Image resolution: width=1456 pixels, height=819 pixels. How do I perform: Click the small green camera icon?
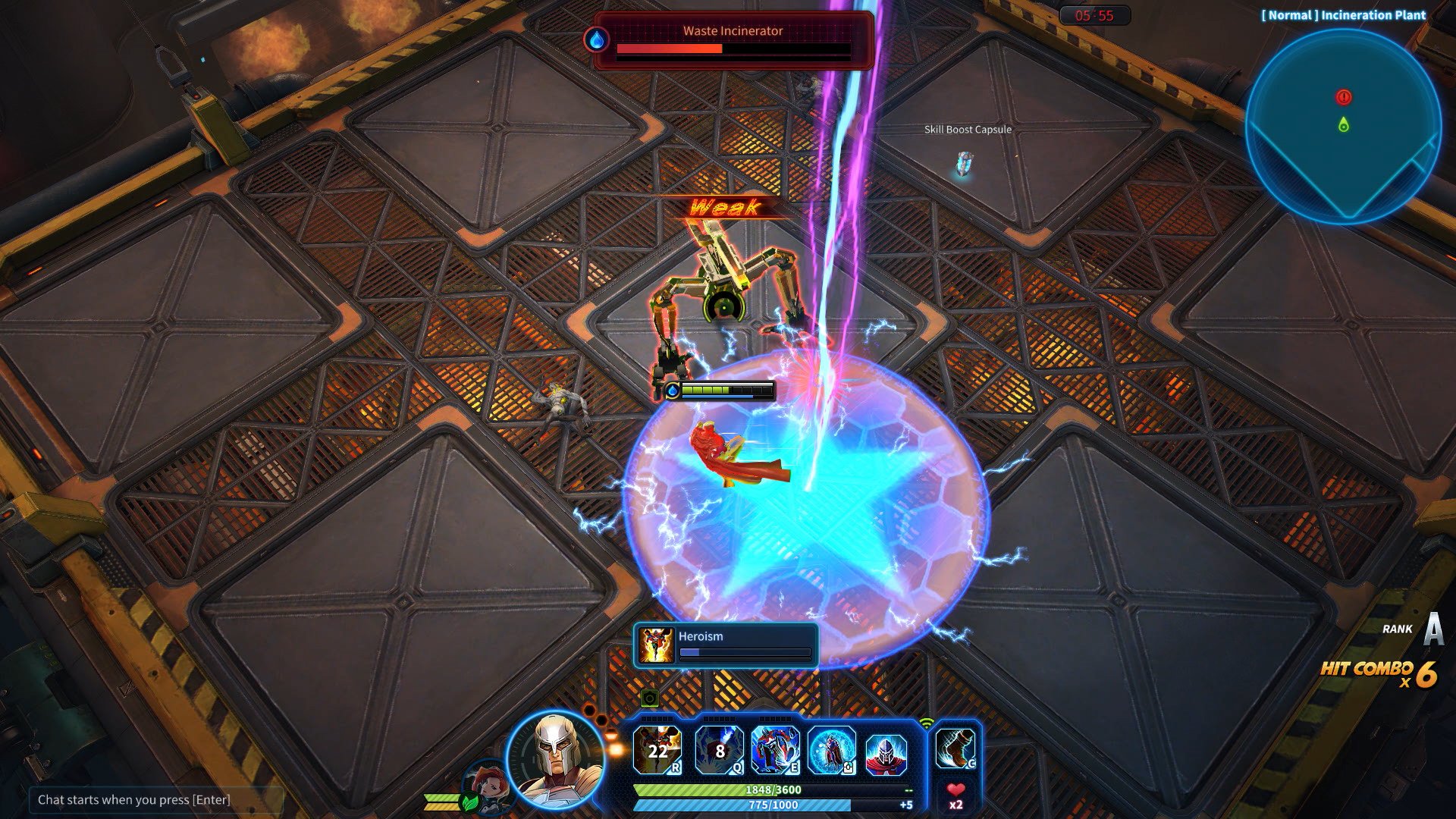pyautogui.click(x=649, y=698)
